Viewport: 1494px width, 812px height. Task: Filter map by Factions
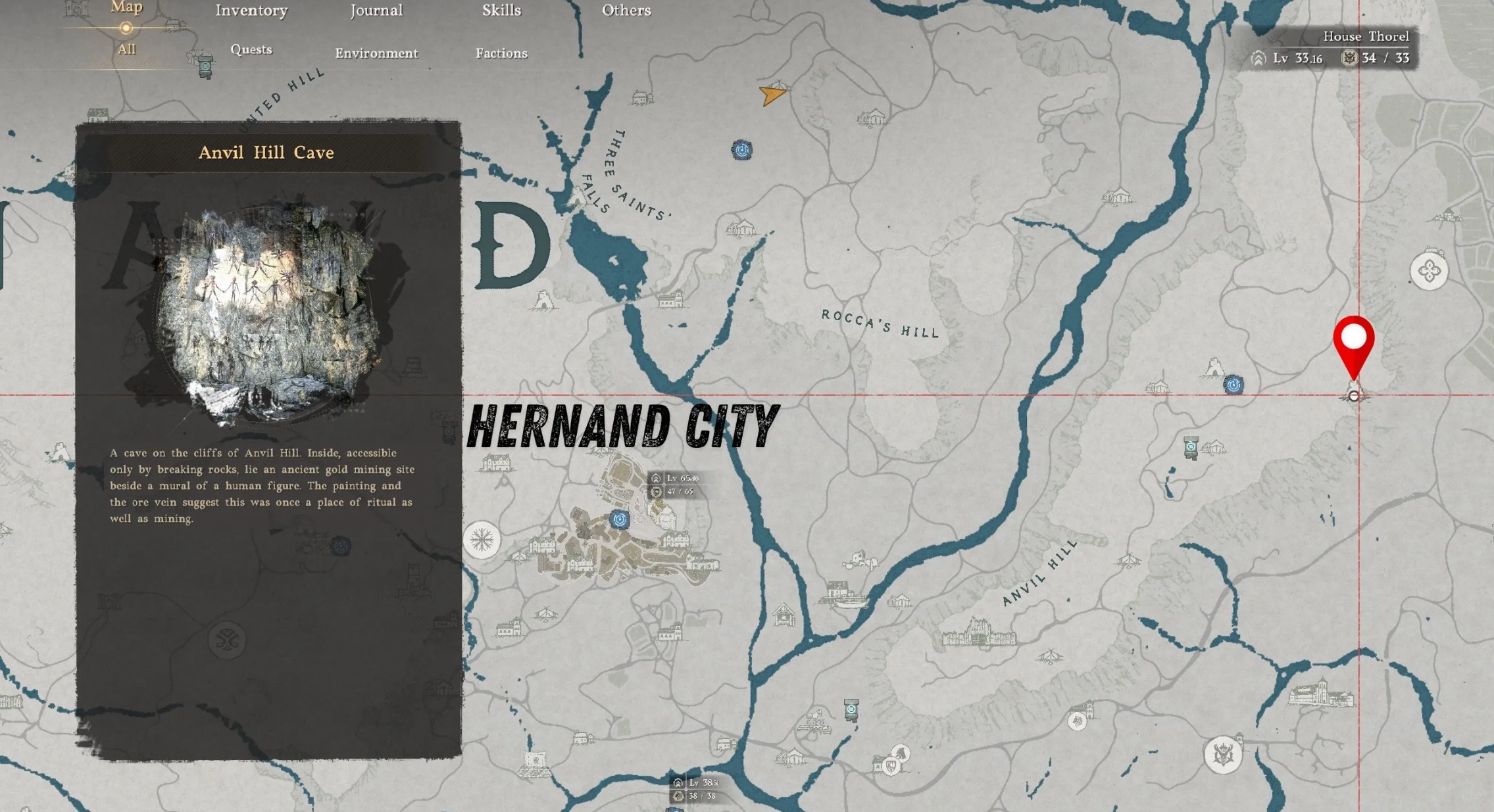(501, 53)
